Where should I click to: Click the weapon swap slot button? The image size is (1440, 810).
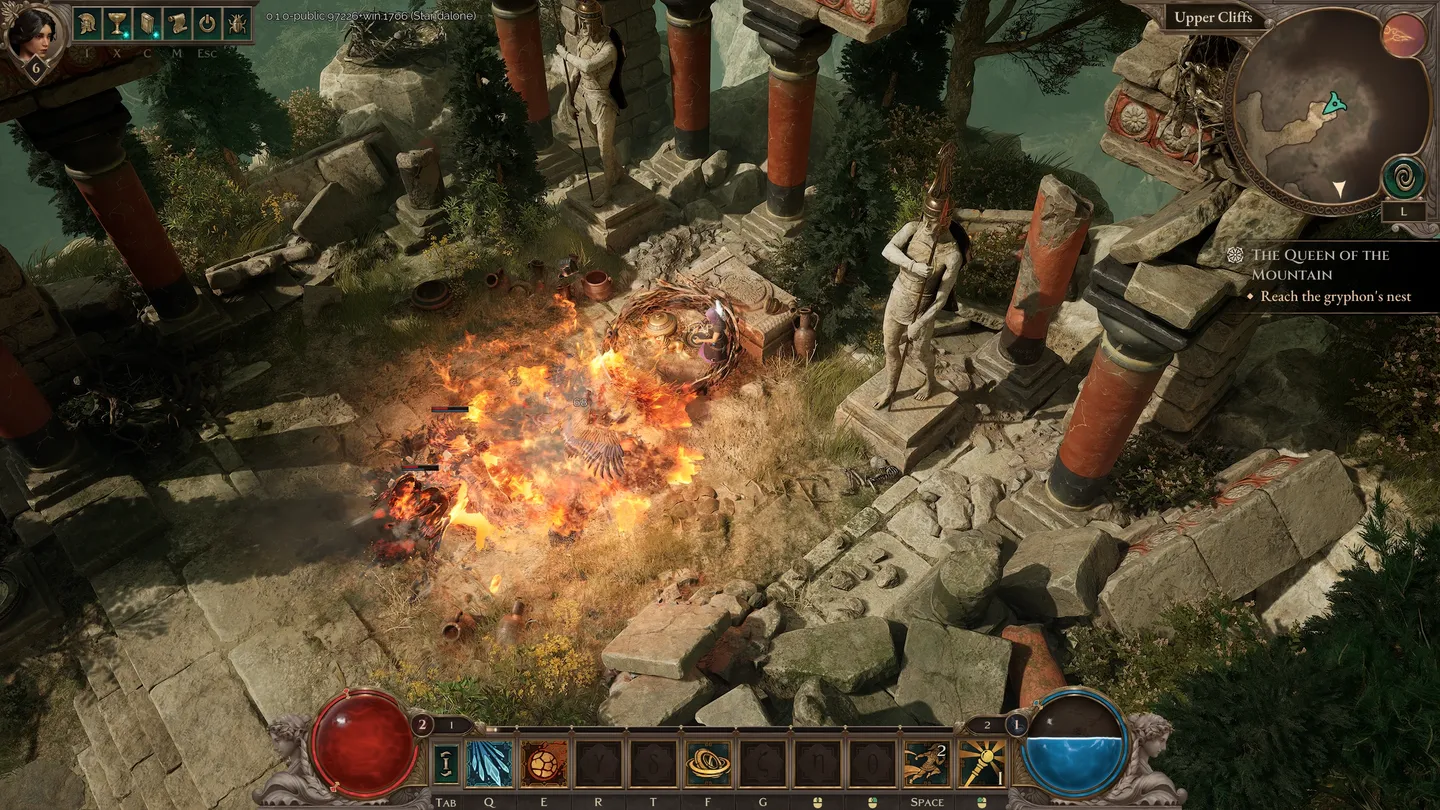tap(446, 764)
